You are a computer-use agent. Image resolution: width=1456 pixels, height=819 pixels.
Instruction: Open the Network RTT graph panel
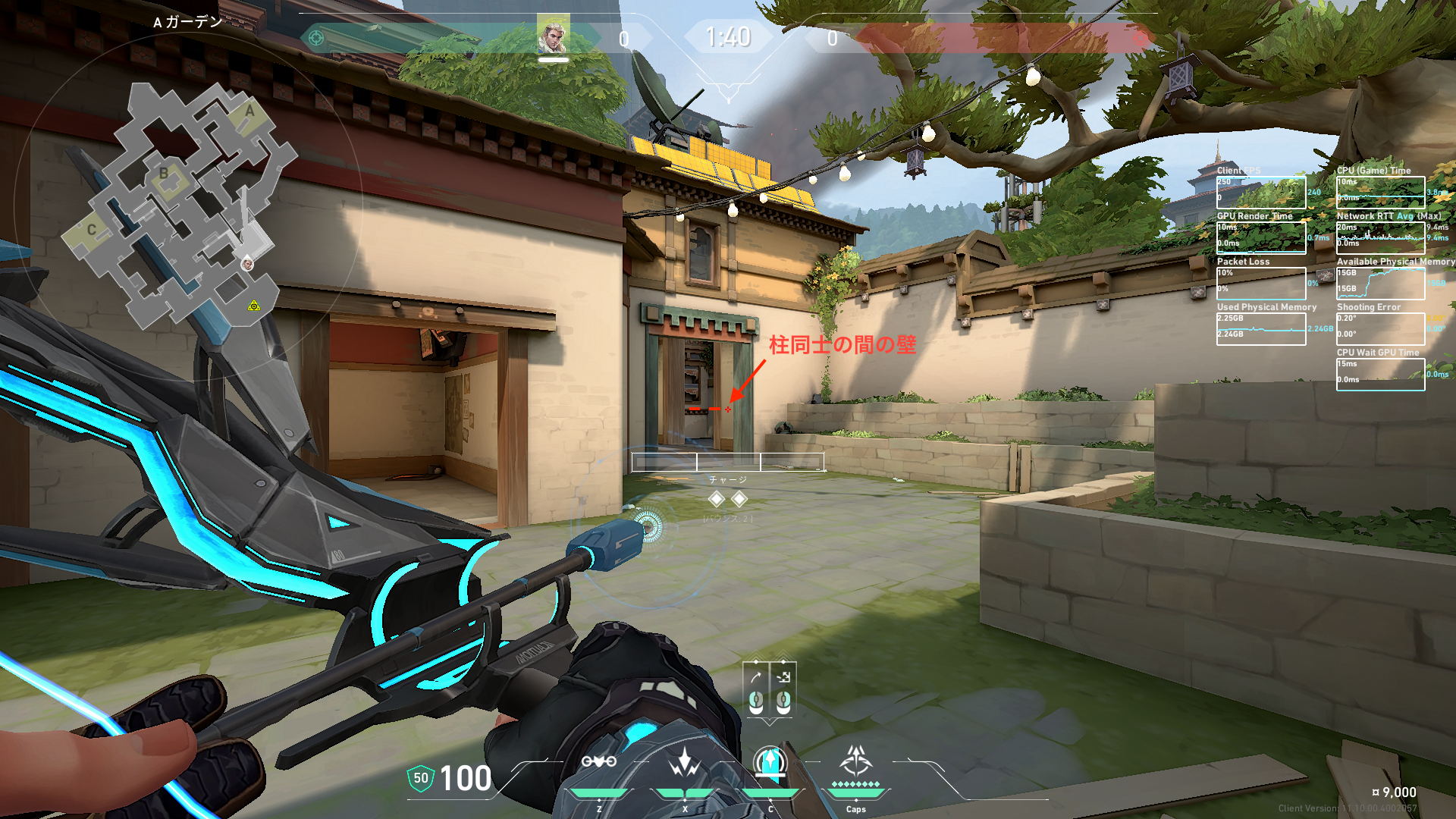pyautogui.click(x=1380, y=238)
